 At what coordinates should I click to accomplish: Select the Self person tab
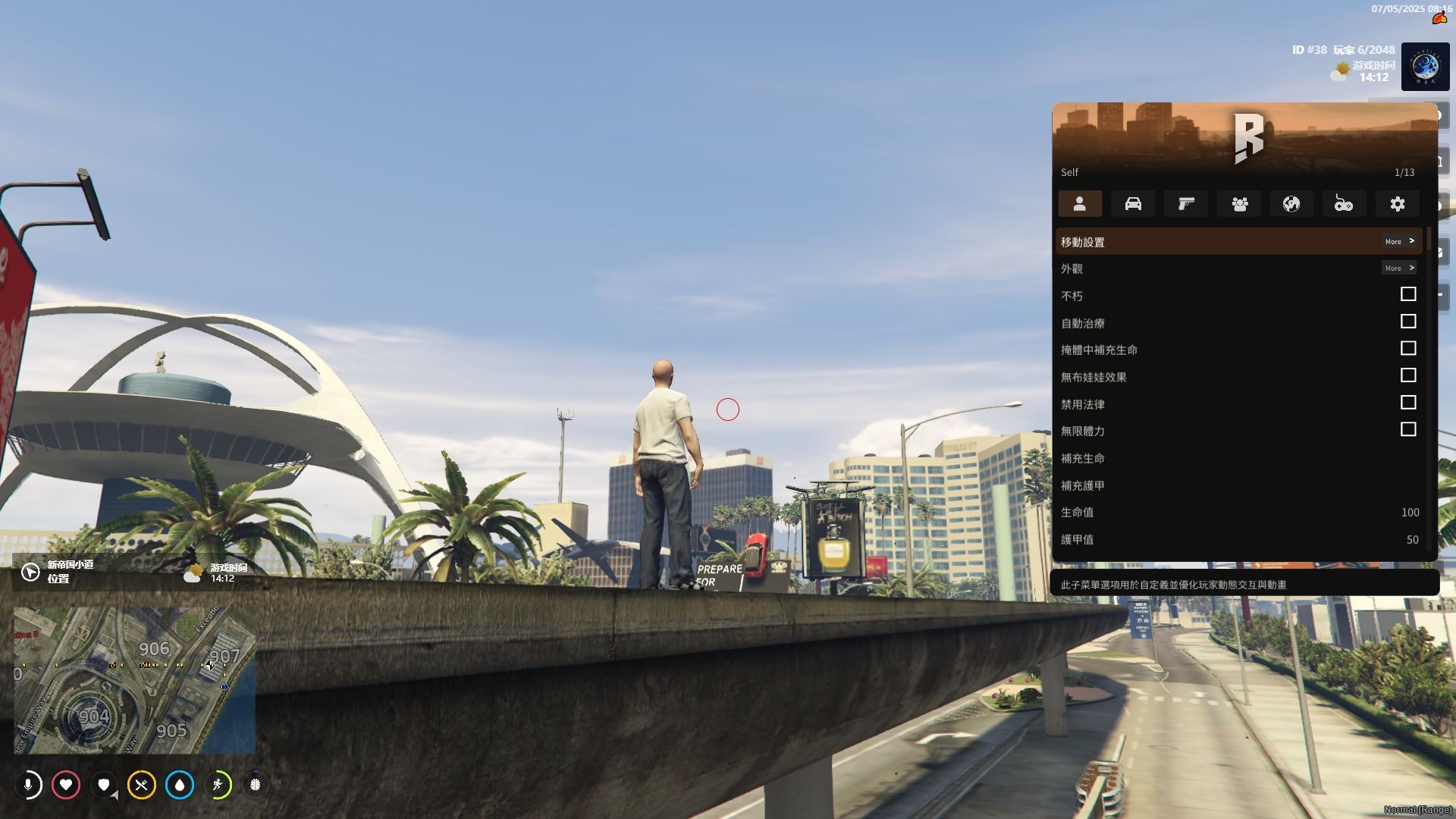tap(1080, 204)
